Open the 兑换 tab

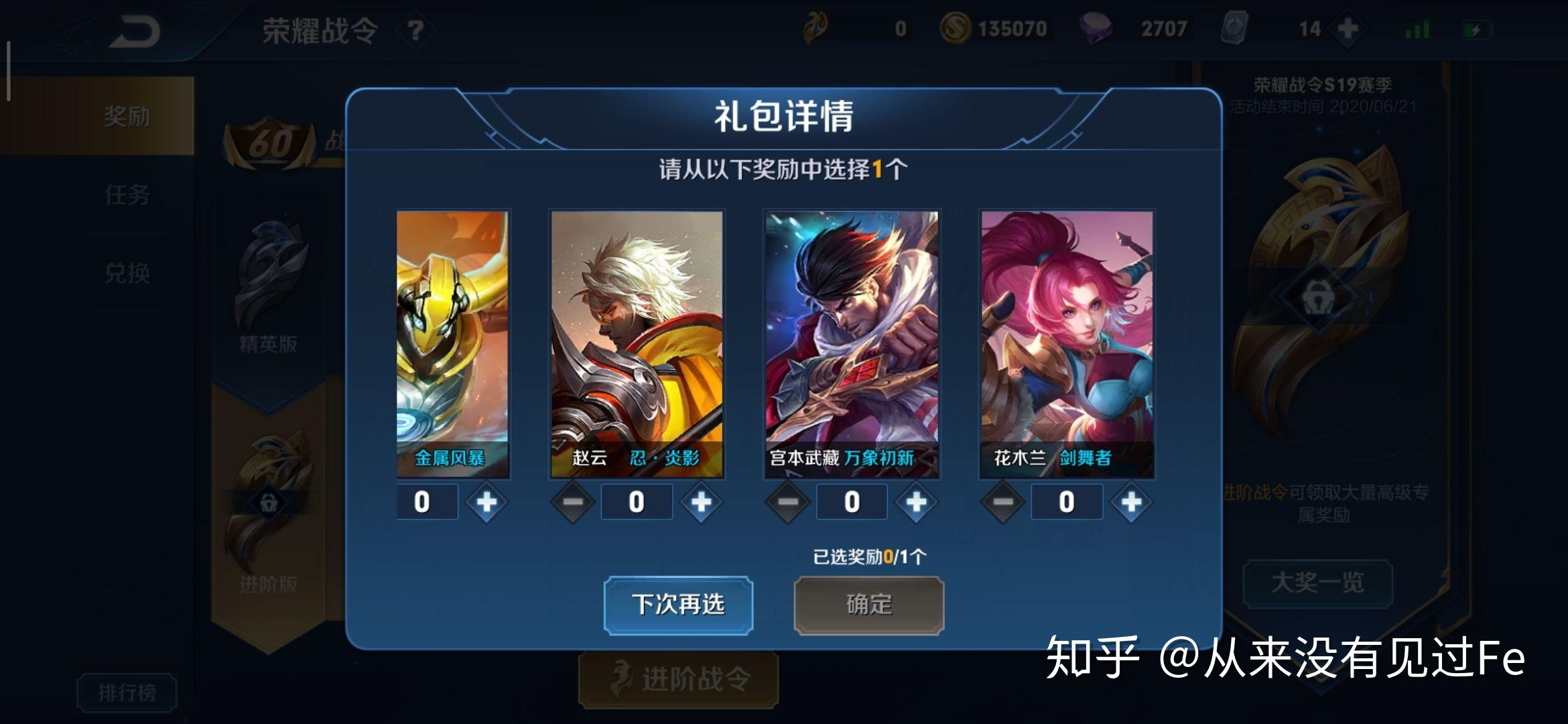click(x=127, y=273)
